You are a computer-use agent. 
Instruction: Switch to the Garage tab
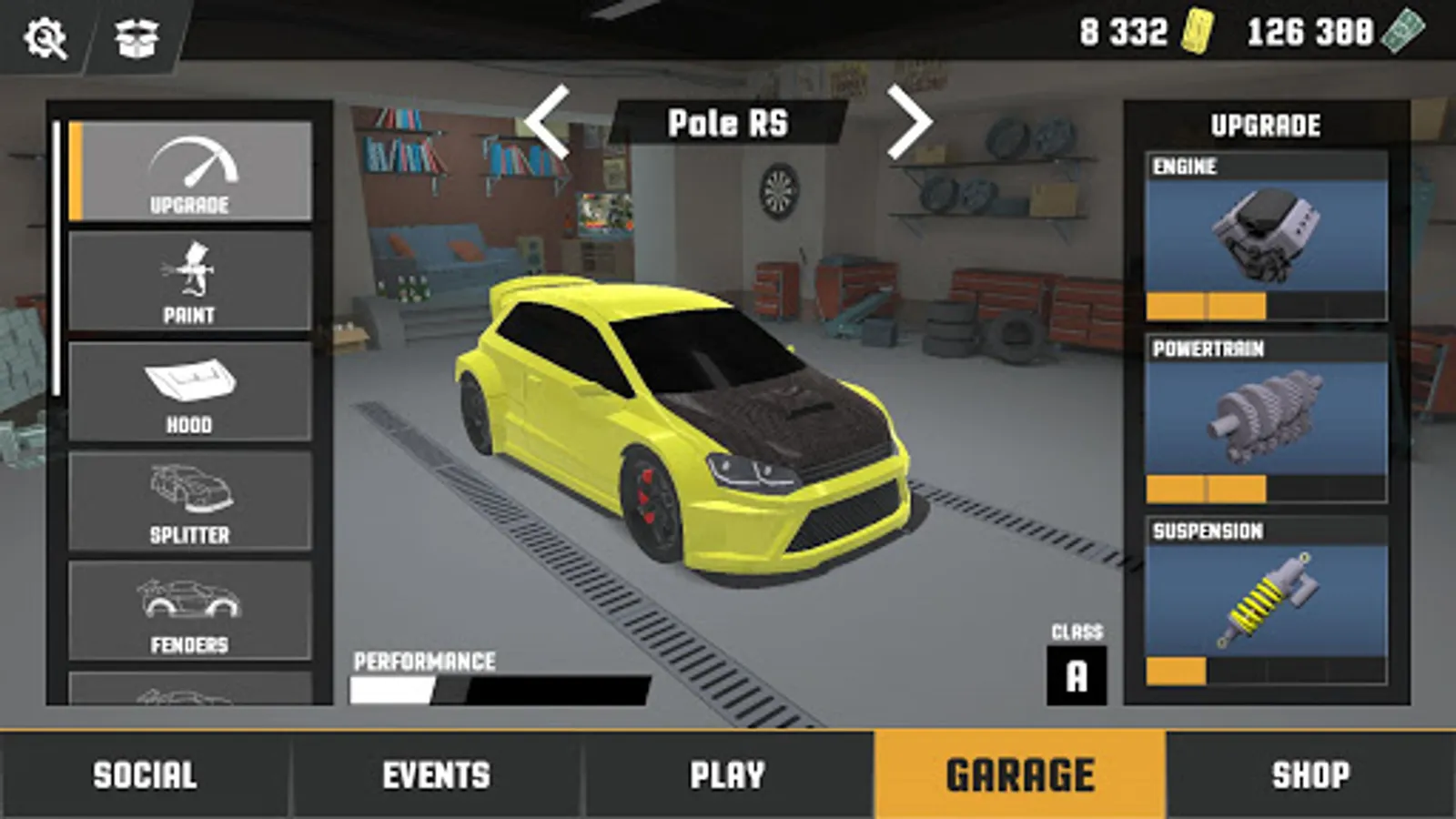pyautogui.click(x=1019, y=775)
